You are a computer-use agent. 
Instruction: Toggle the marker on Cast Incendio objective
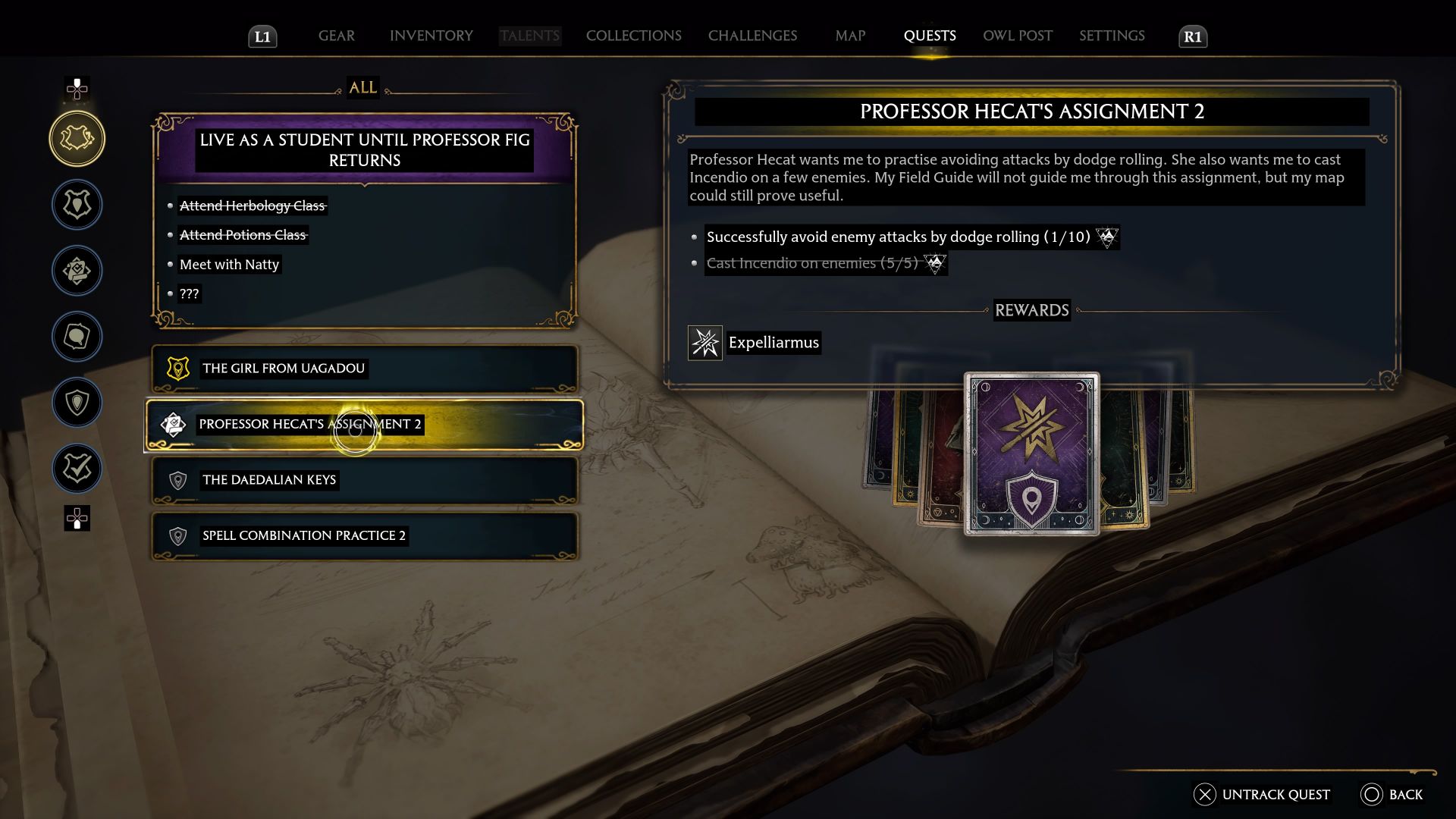935,263
